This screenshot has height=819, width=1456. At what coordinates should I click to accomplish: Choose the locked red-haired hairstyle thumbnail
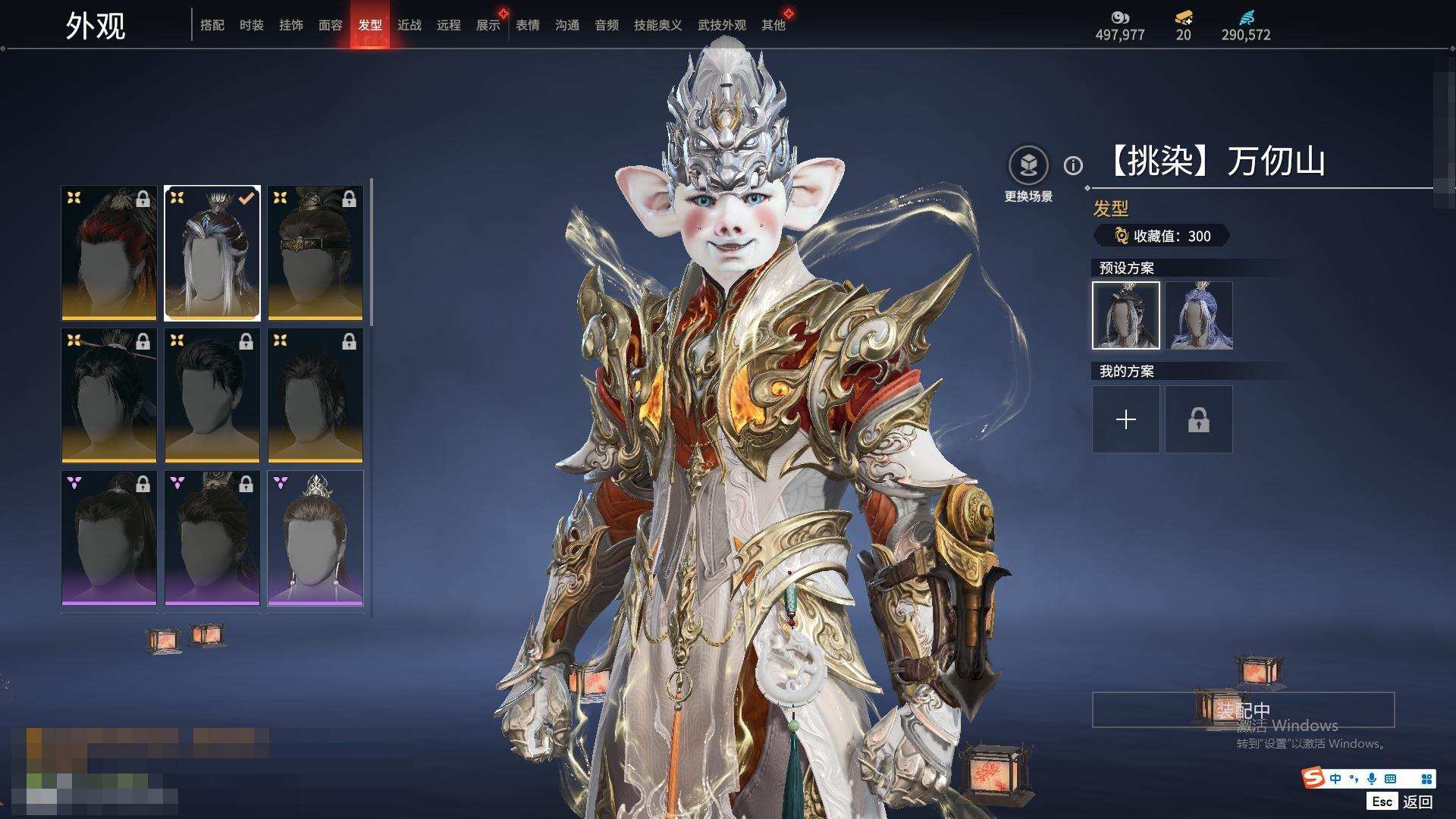pos(109,253)
